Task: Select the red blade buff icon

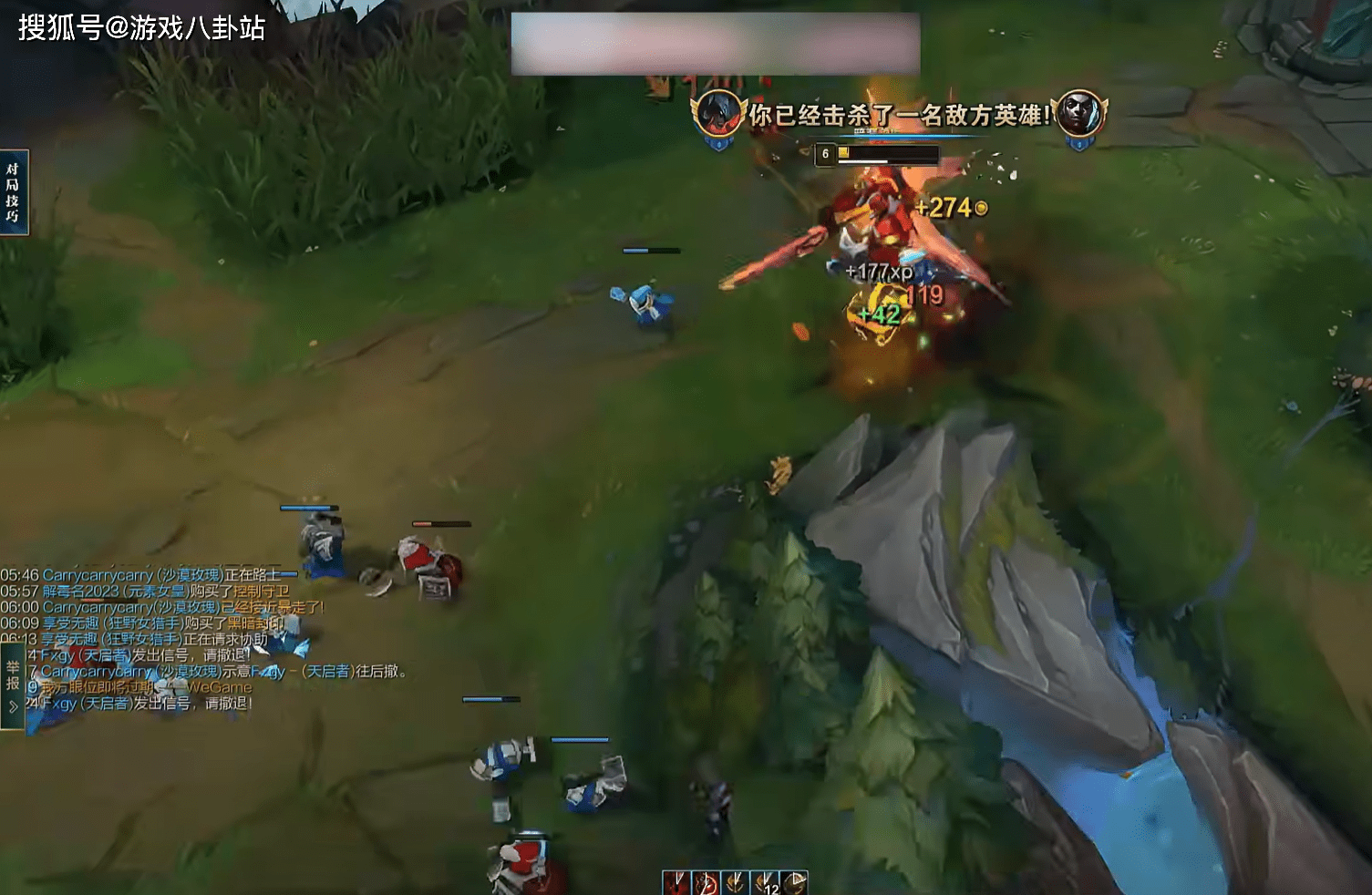Action: (676, 882)
